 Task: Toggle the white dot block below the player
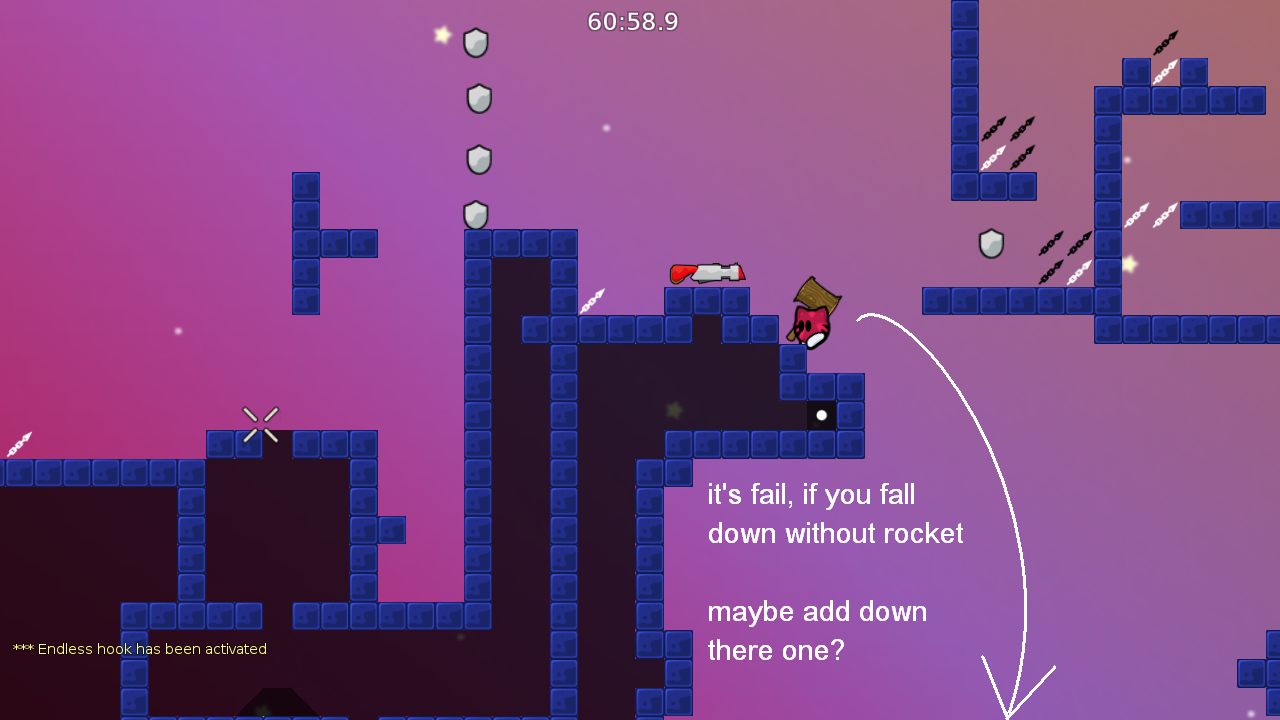(x=822, y=414)
